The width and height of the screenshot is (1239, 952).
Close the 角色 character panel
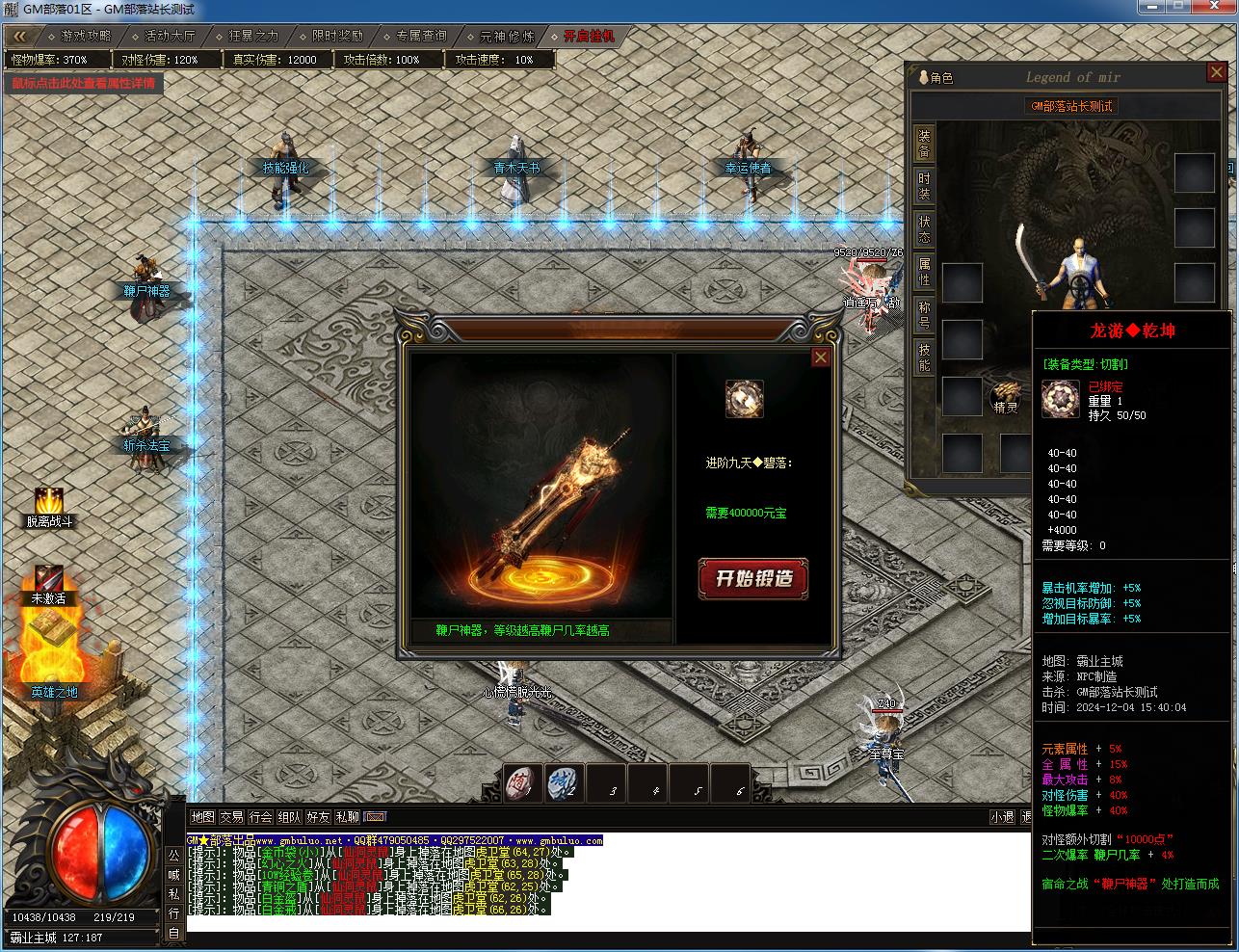click(1216, 73)
